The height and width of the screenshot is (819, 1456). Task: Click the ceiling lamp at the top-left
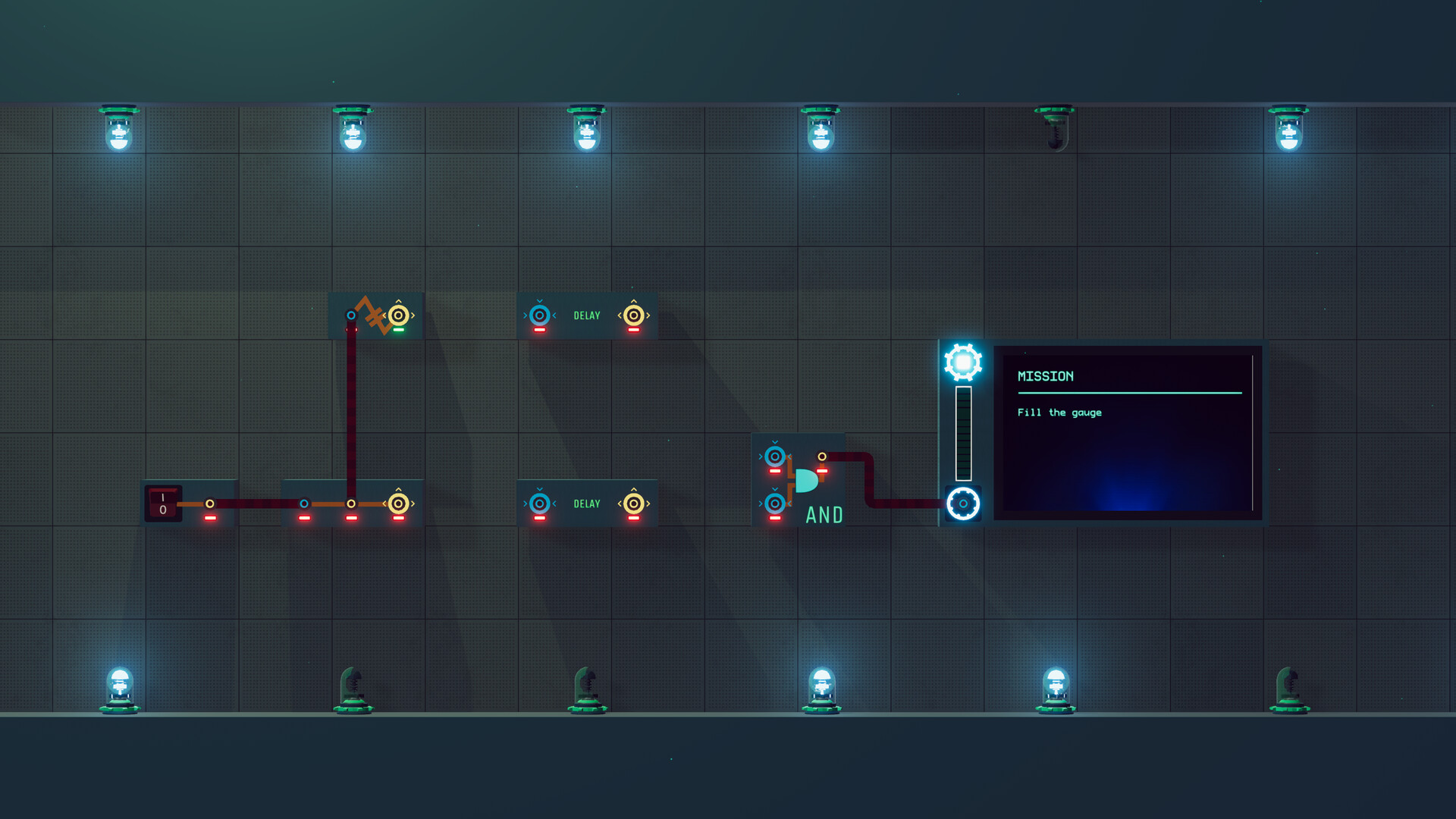(x=119, y=130)
